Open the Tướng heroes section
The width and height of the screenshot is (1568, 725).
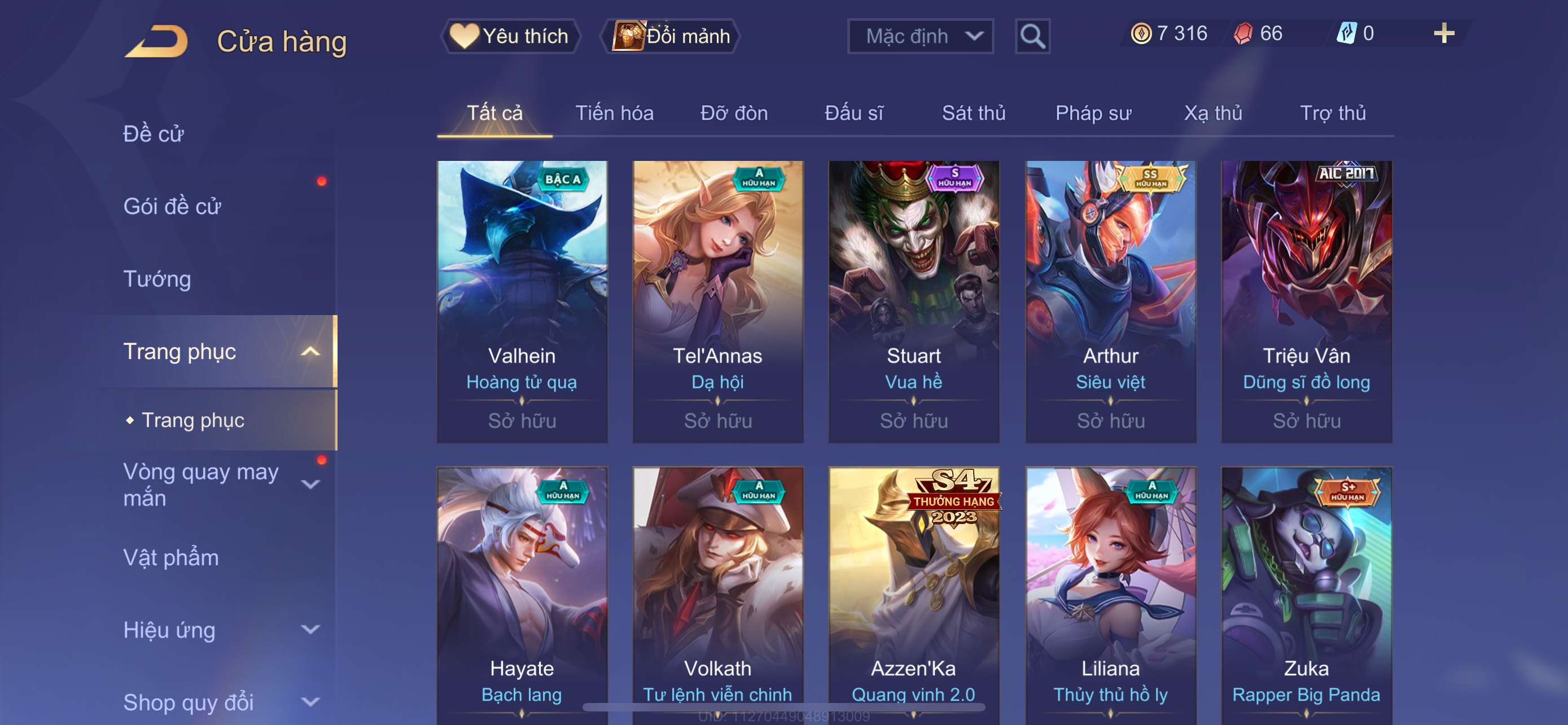(x=157, y=279)
